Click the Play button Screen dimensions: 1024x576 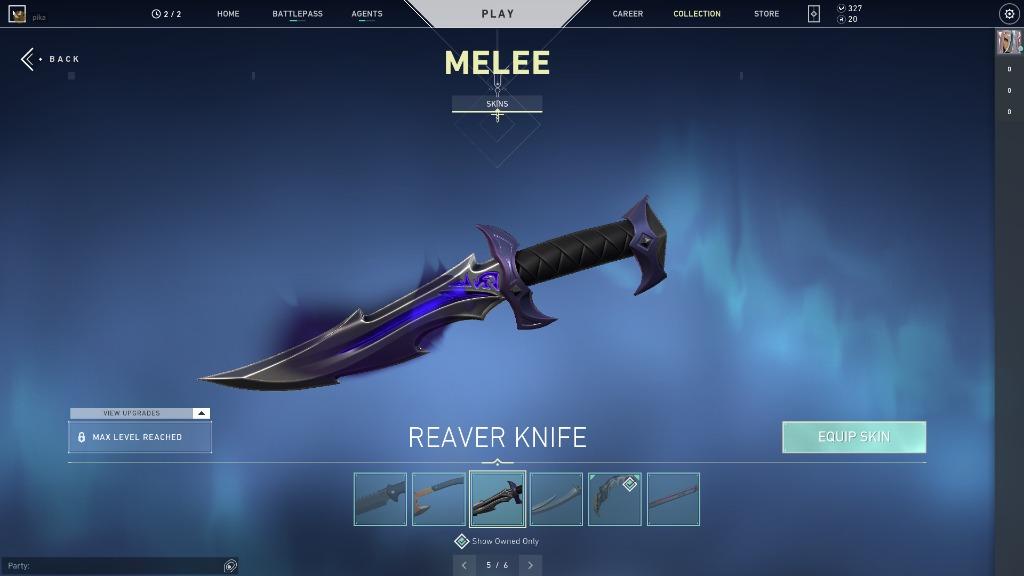pos(497,14)
